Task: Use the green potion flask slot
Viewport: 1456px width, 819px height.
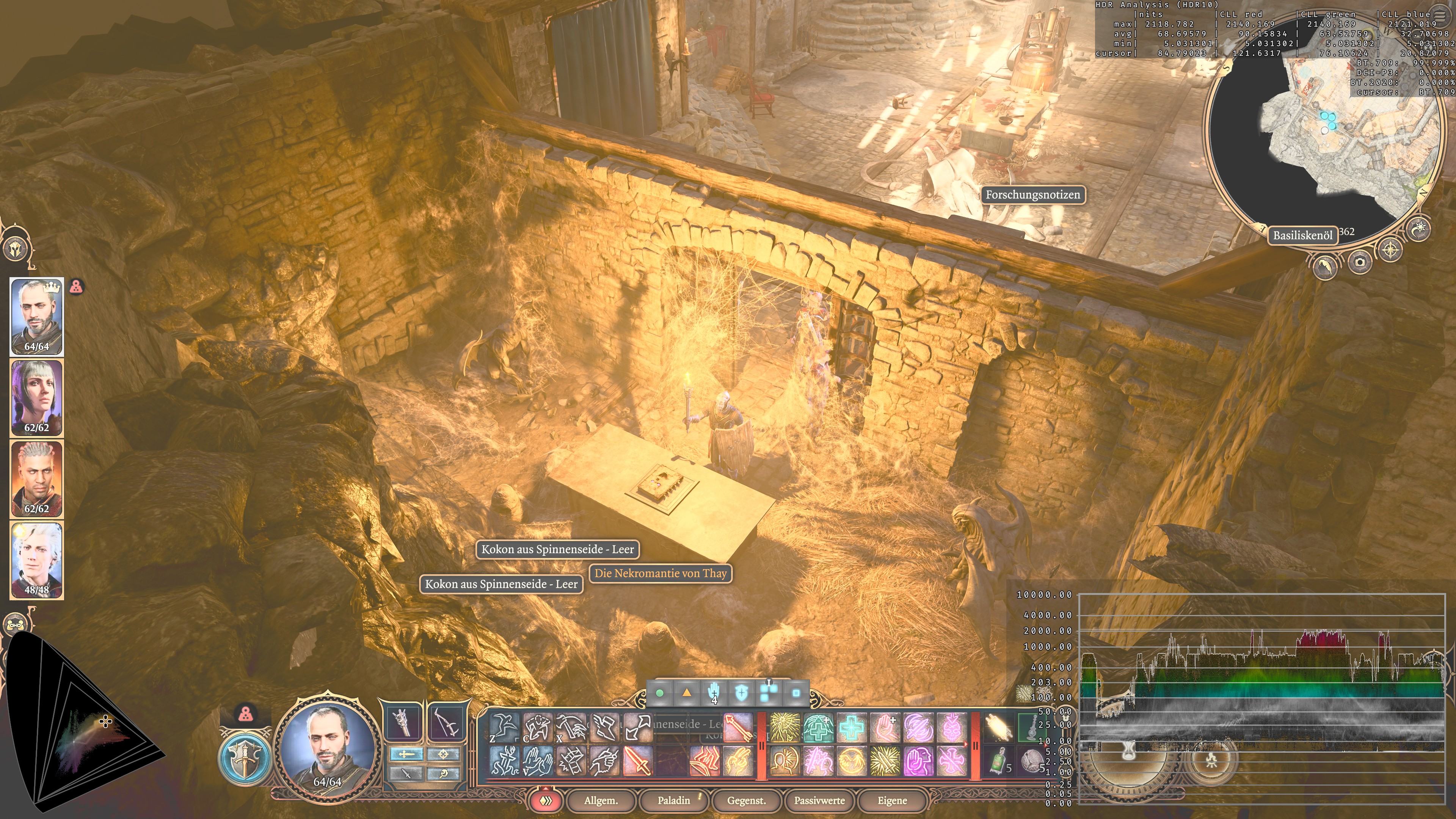Action: click(x=999, y=760)
